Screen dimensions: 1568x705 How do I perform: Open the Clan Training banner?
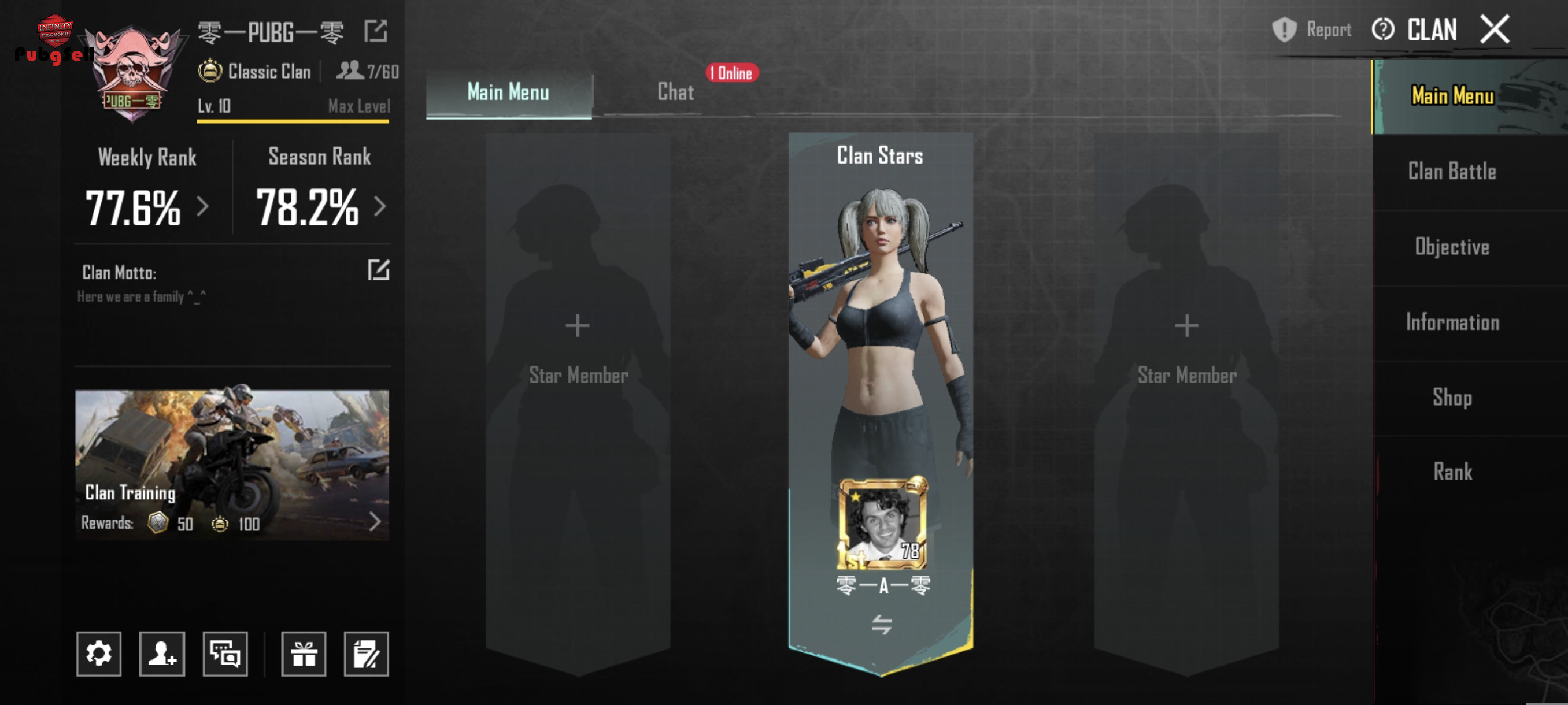[232, 465]
